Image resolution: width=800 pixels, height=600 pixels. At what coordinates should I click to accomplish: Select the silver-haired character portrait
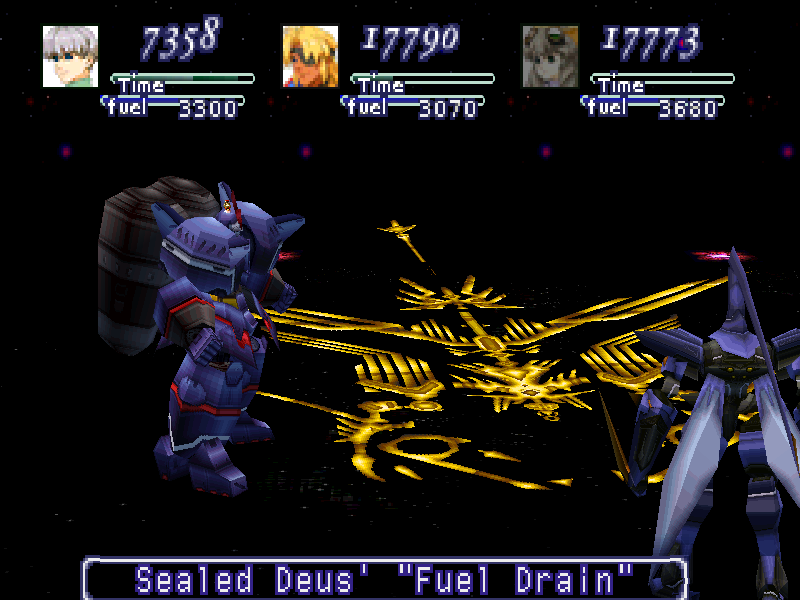pyautogui.click(x=70, y=56)
